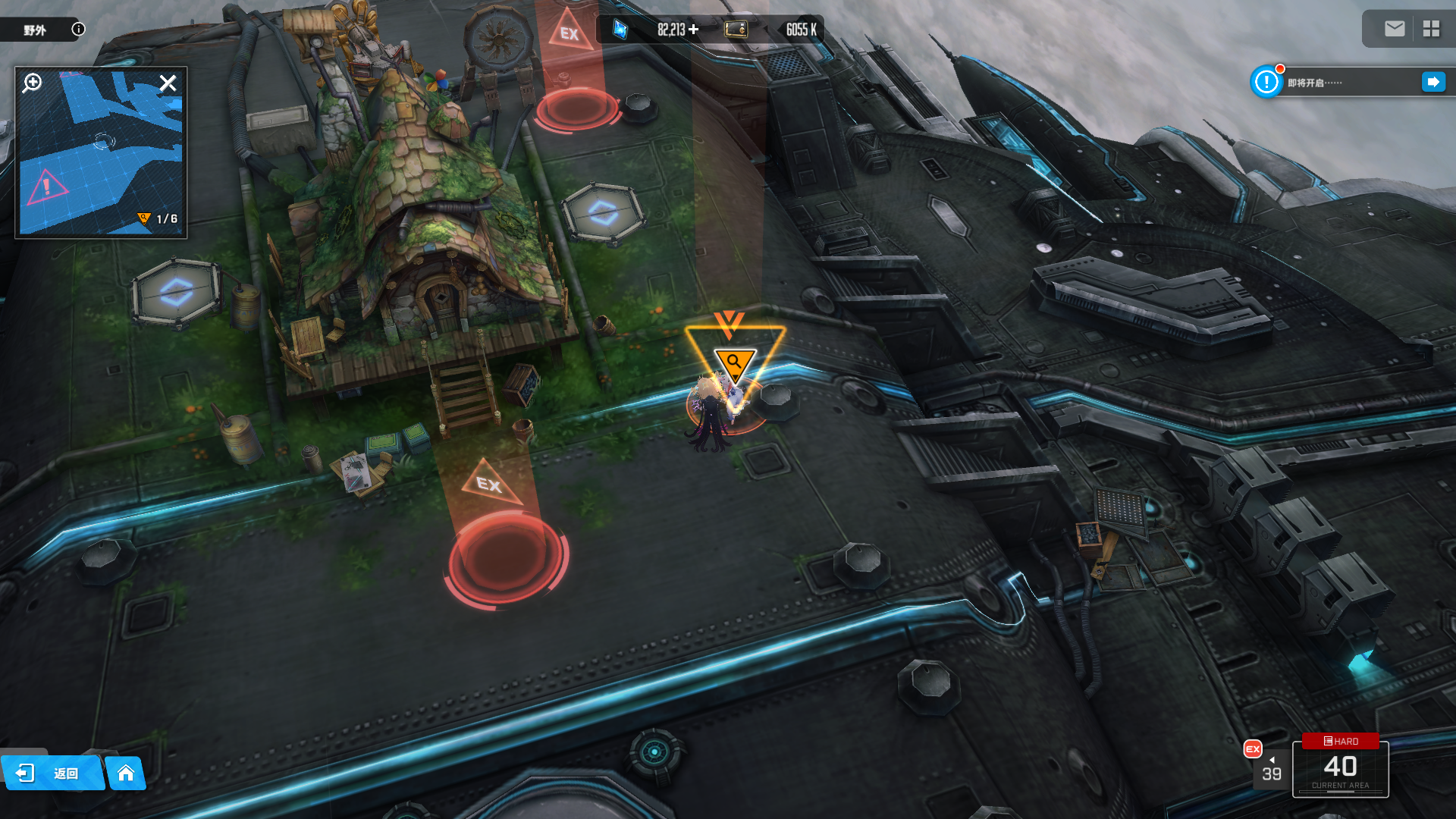Switch to previous area 39
Image resolution: width=1456 pixels, height=819 pixels.
click(x=1271, y=769)
